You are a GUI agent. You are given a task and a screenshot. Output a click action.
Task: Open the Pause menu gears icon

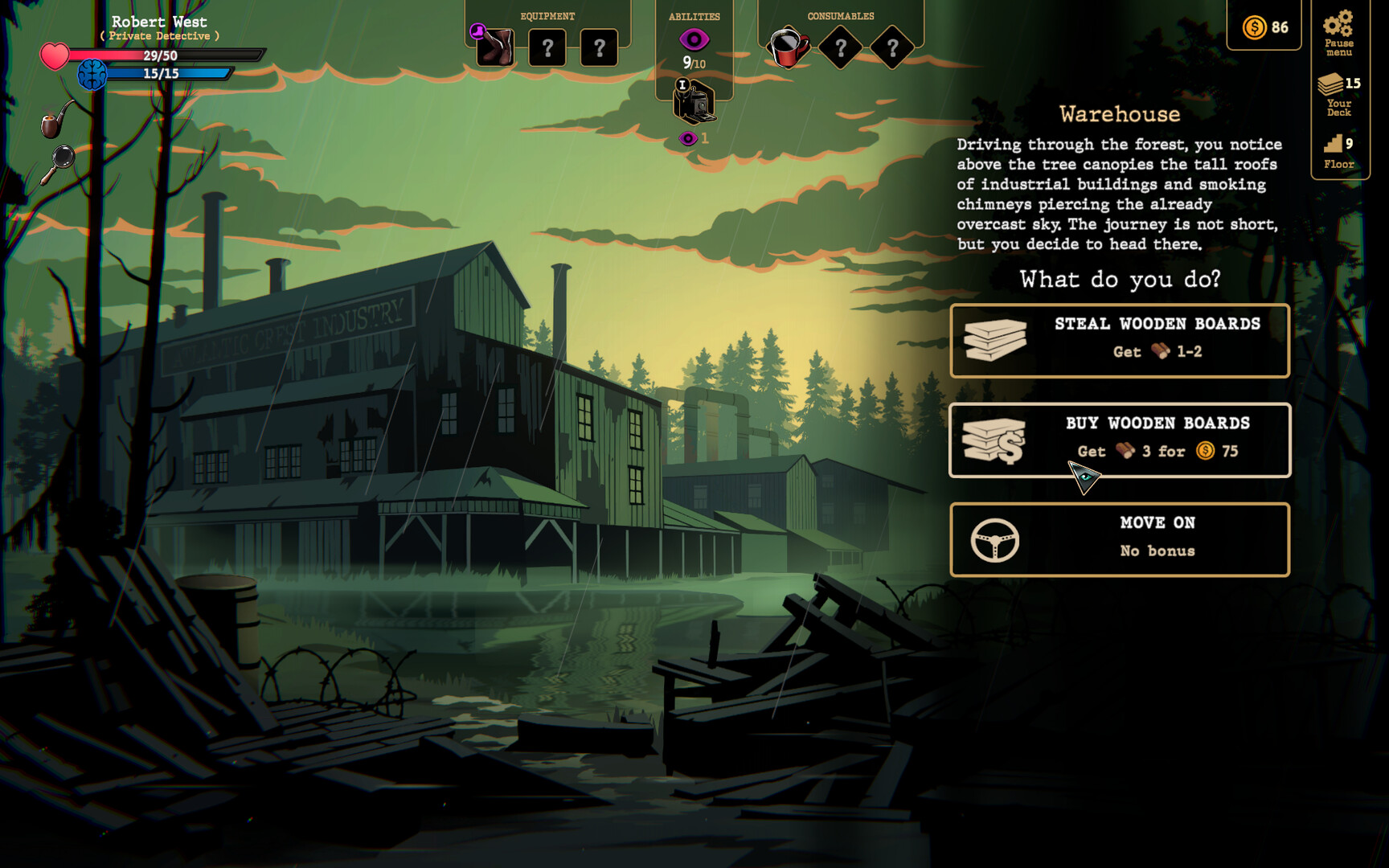click(1338, 28)
